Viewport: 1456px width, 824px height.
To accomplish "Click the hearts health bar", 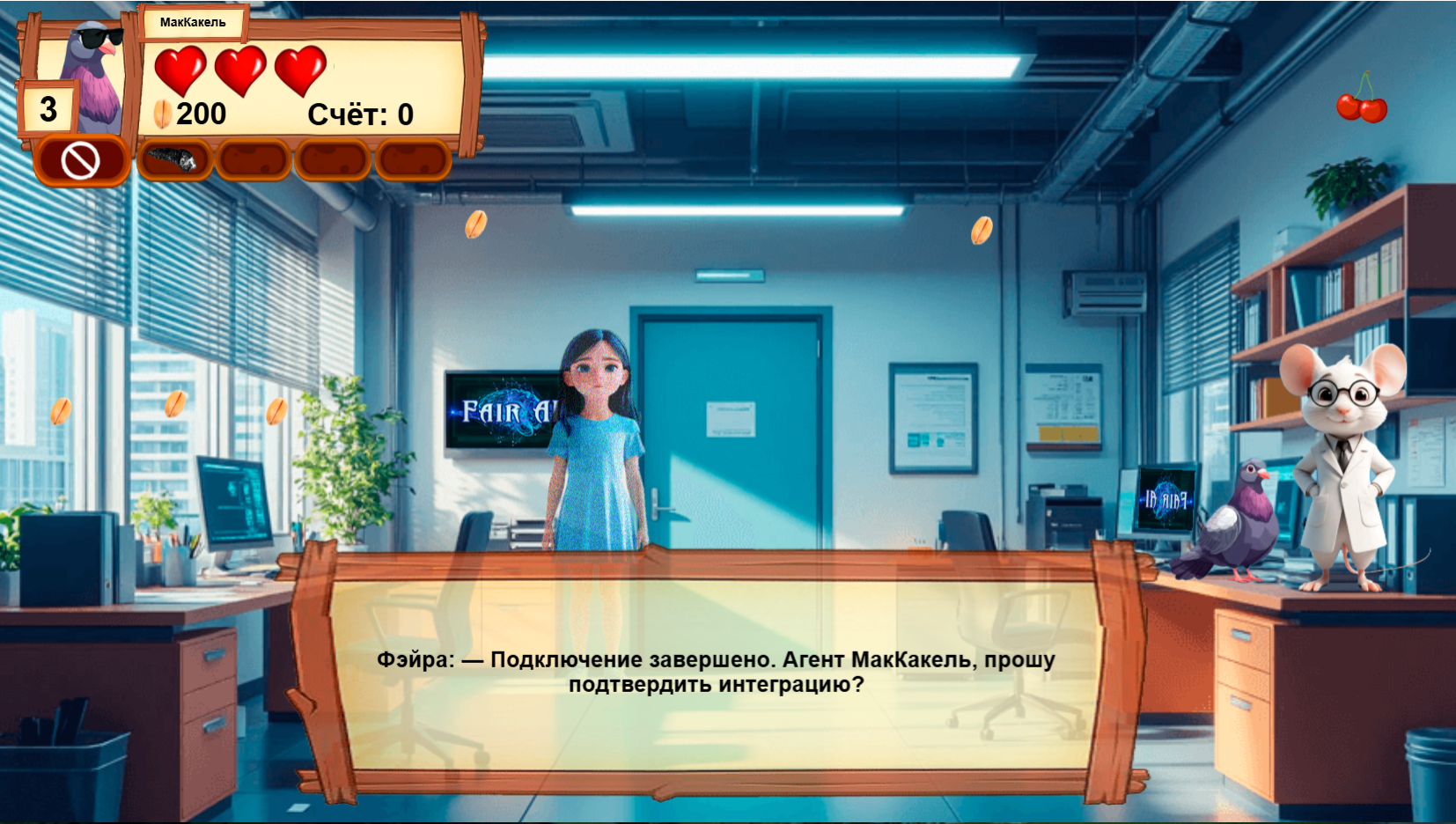I will tap(239, 67).
